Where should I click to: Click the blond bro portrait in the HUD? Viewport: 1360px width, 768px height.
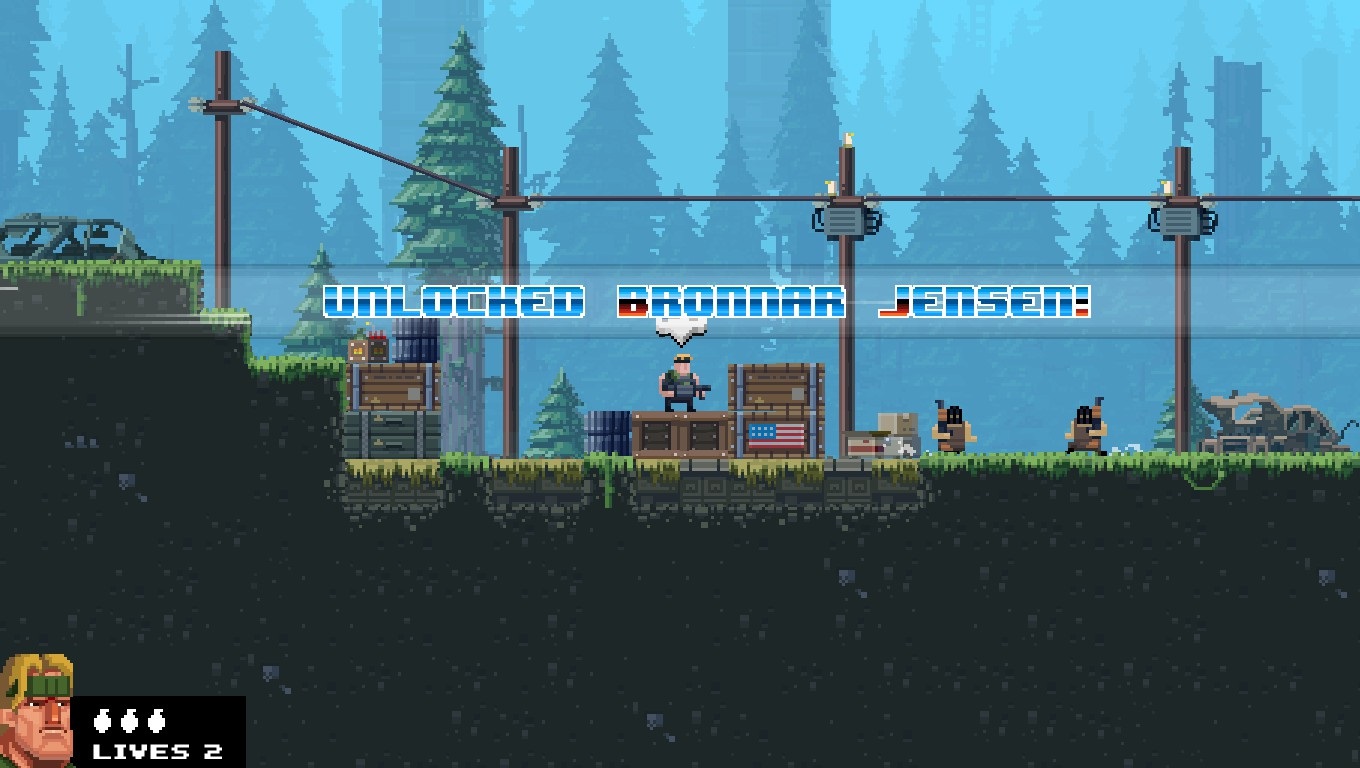(x=36, y=711)
